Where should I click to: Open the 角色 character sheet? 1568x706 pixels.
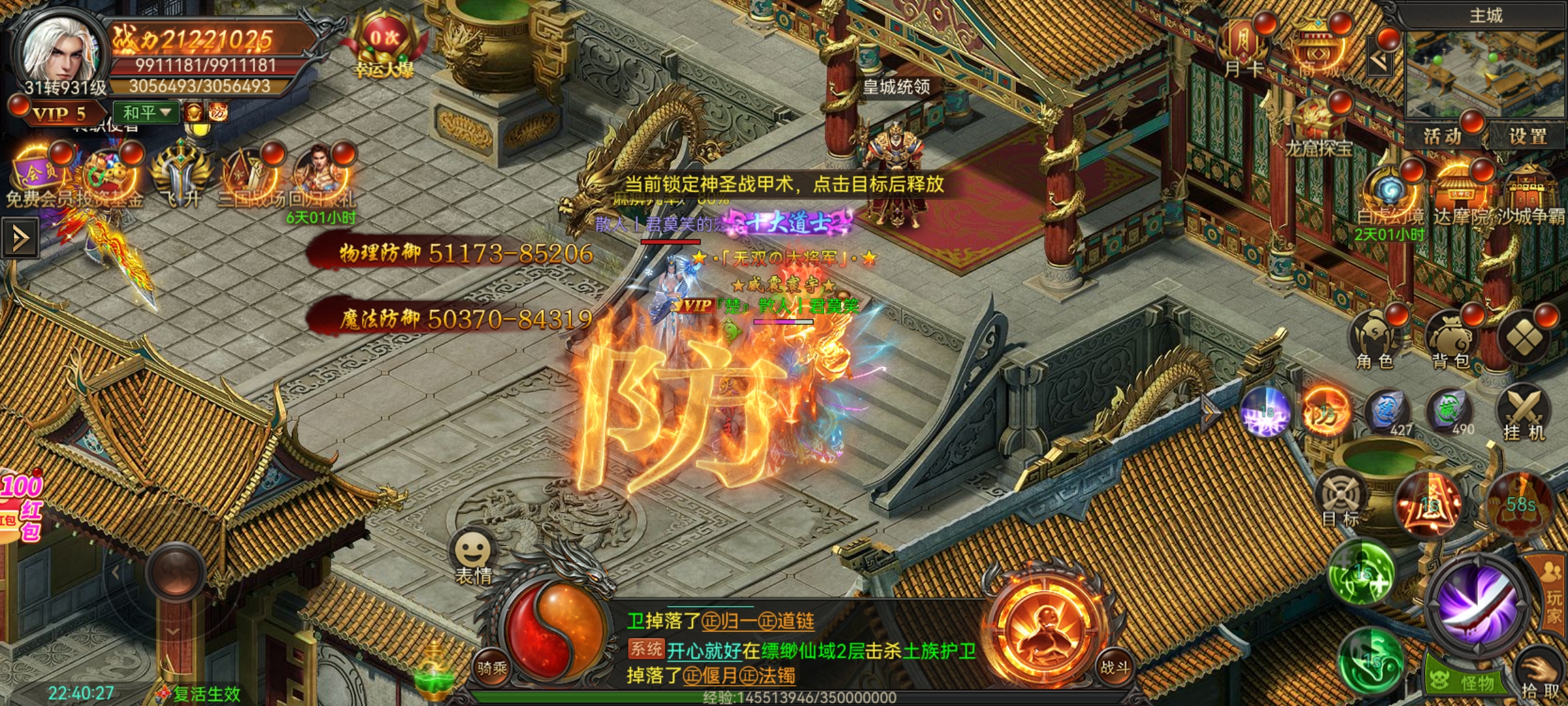click(1374, 340)
